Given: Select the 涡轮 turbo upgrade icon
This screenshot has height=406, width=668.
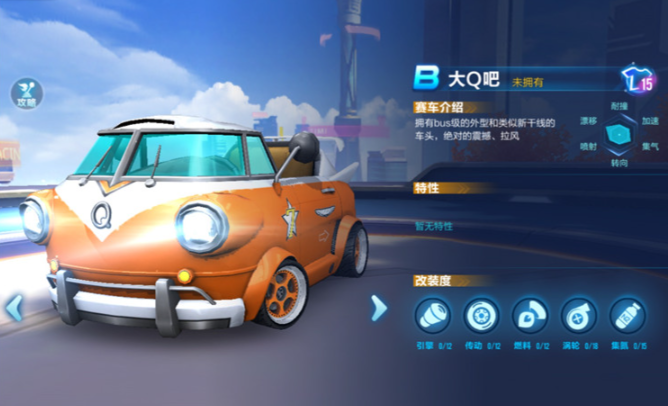Looking at the screenshot, I should click(x=579, y=316).
